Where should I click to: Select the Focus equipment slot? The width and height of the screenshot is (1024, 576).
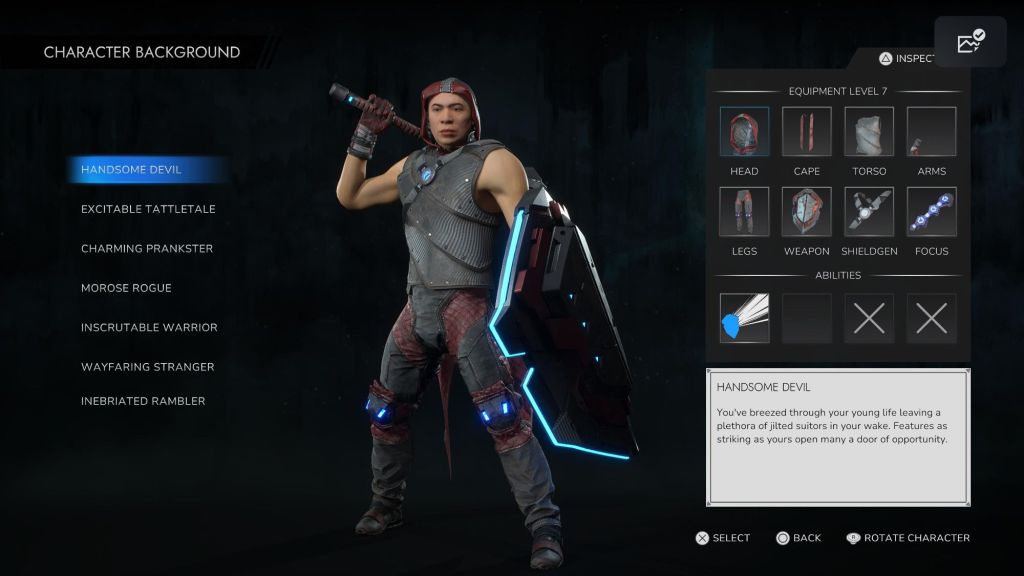[931, 212]
